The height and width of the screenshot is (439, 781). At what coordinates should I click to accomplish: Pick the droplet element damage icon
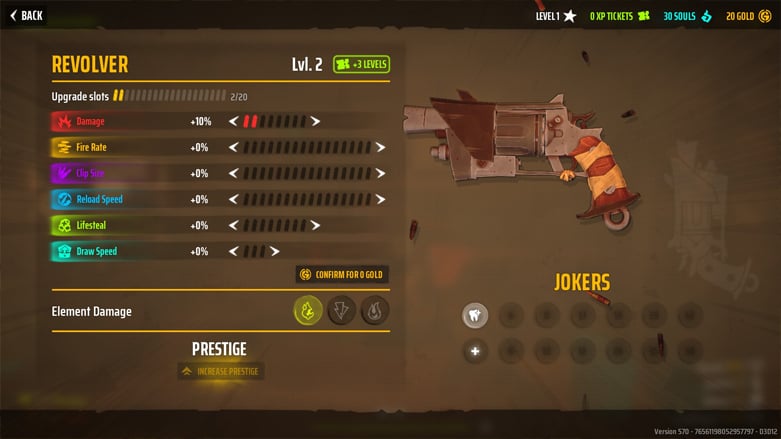tap(375, 310)
